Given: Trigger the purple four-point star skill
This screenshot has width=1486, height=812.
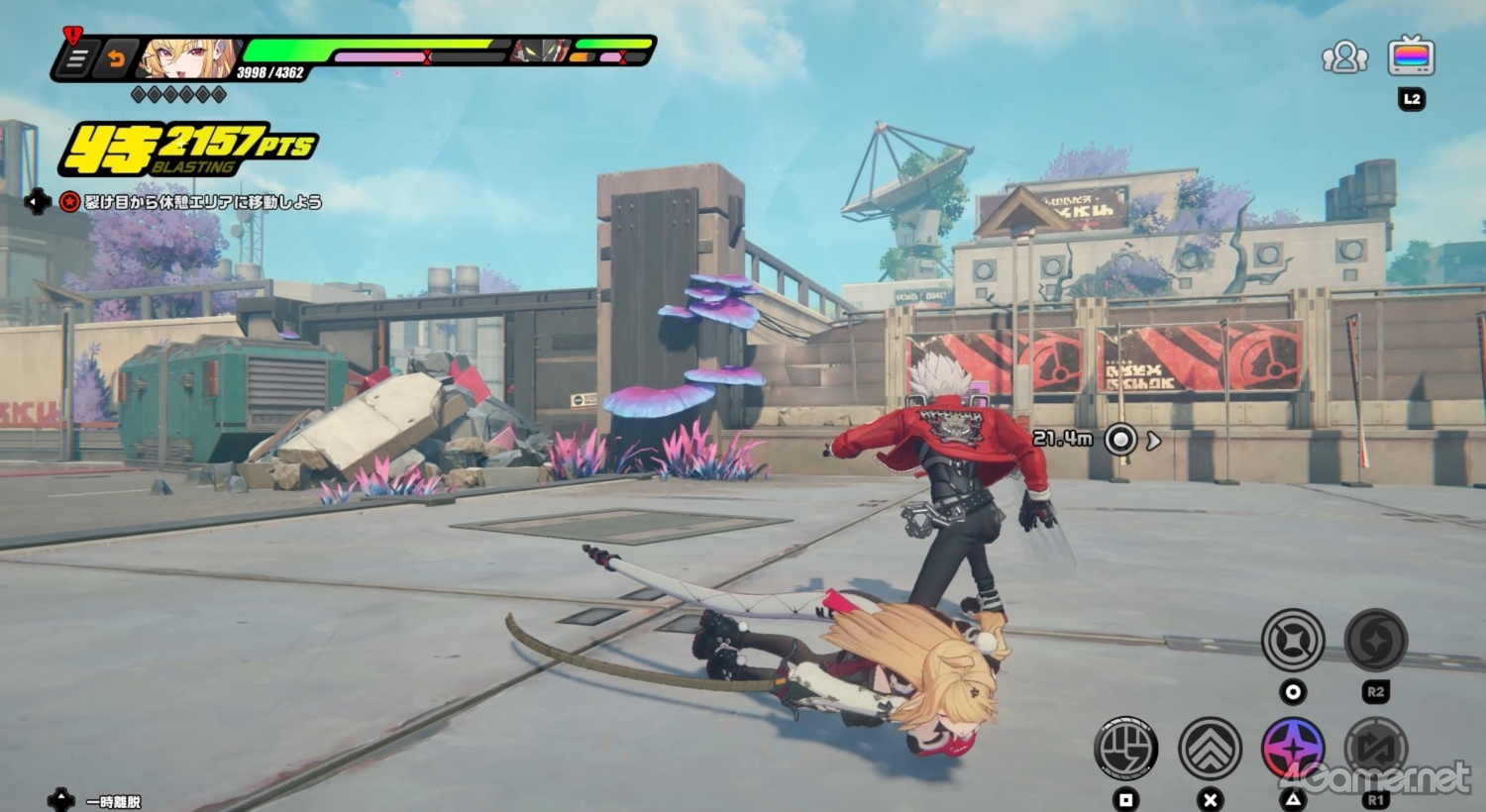Looking at the screenshot, I should (x=1293, y=748).
